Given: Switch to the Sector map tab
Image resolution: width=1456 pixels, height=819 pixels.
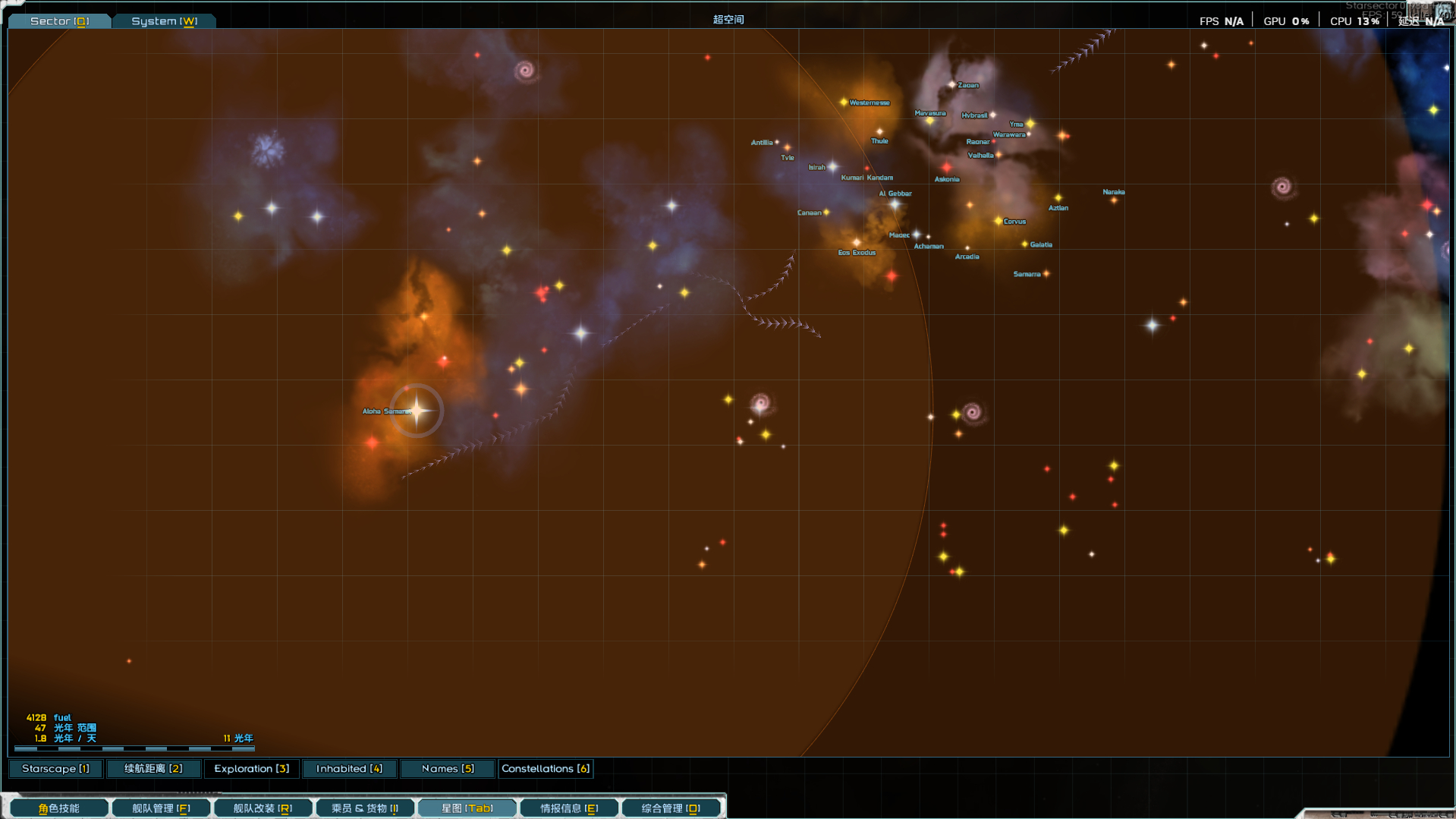Looking at the screenshot, I should (x=59, y=21).
